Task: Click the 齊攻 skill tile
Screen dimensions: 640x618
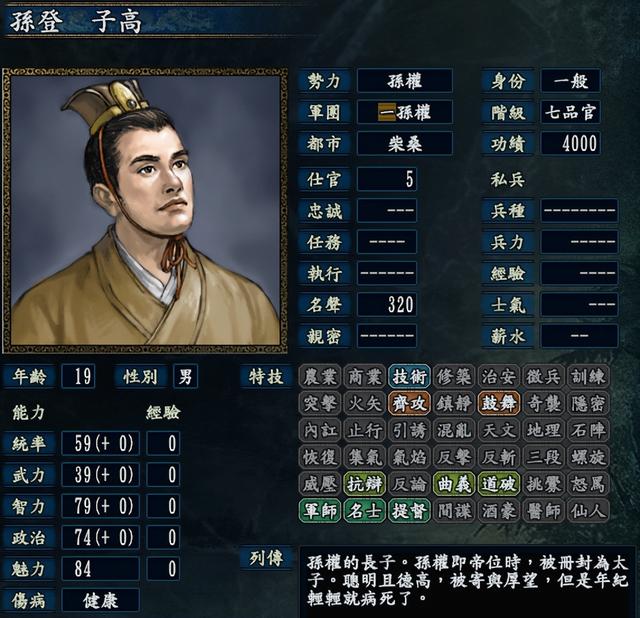Action: 409,403
